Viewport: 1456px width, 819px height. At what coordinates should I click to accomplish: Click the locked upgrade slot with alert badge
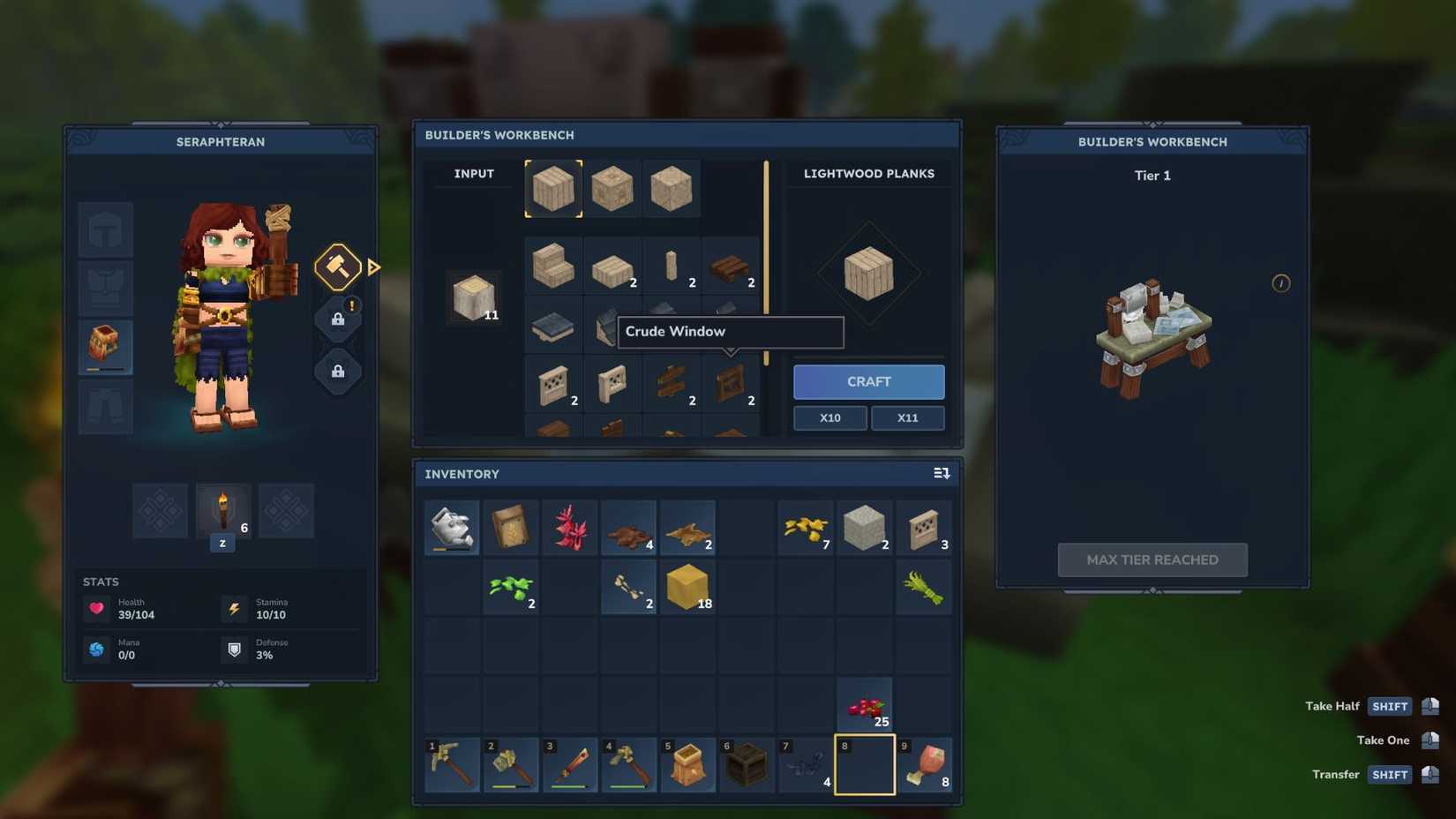coord(337,318)
